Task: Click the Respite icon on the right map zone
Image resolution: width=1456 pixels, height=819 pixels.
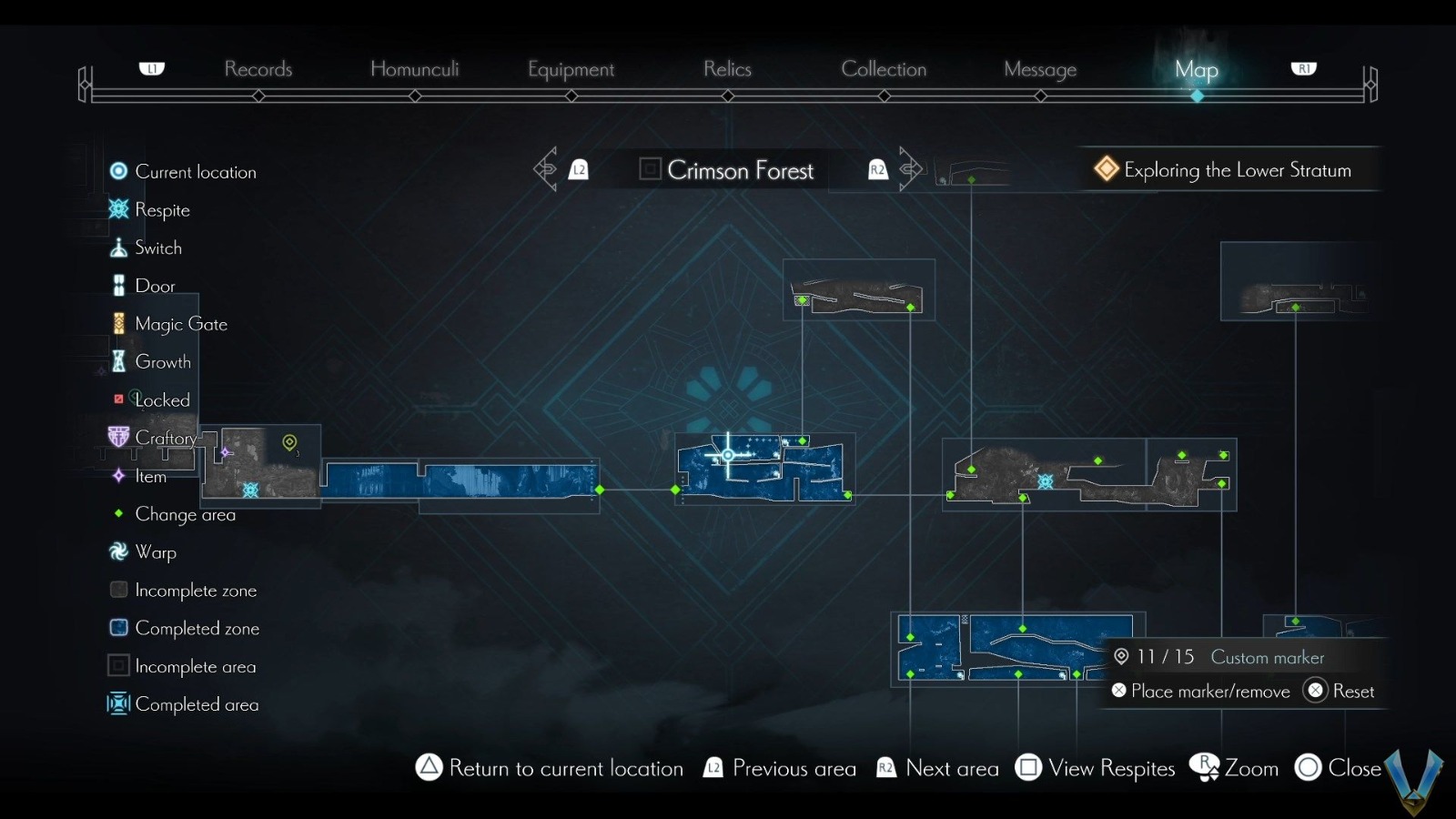Action: (x=1045, y=478)
